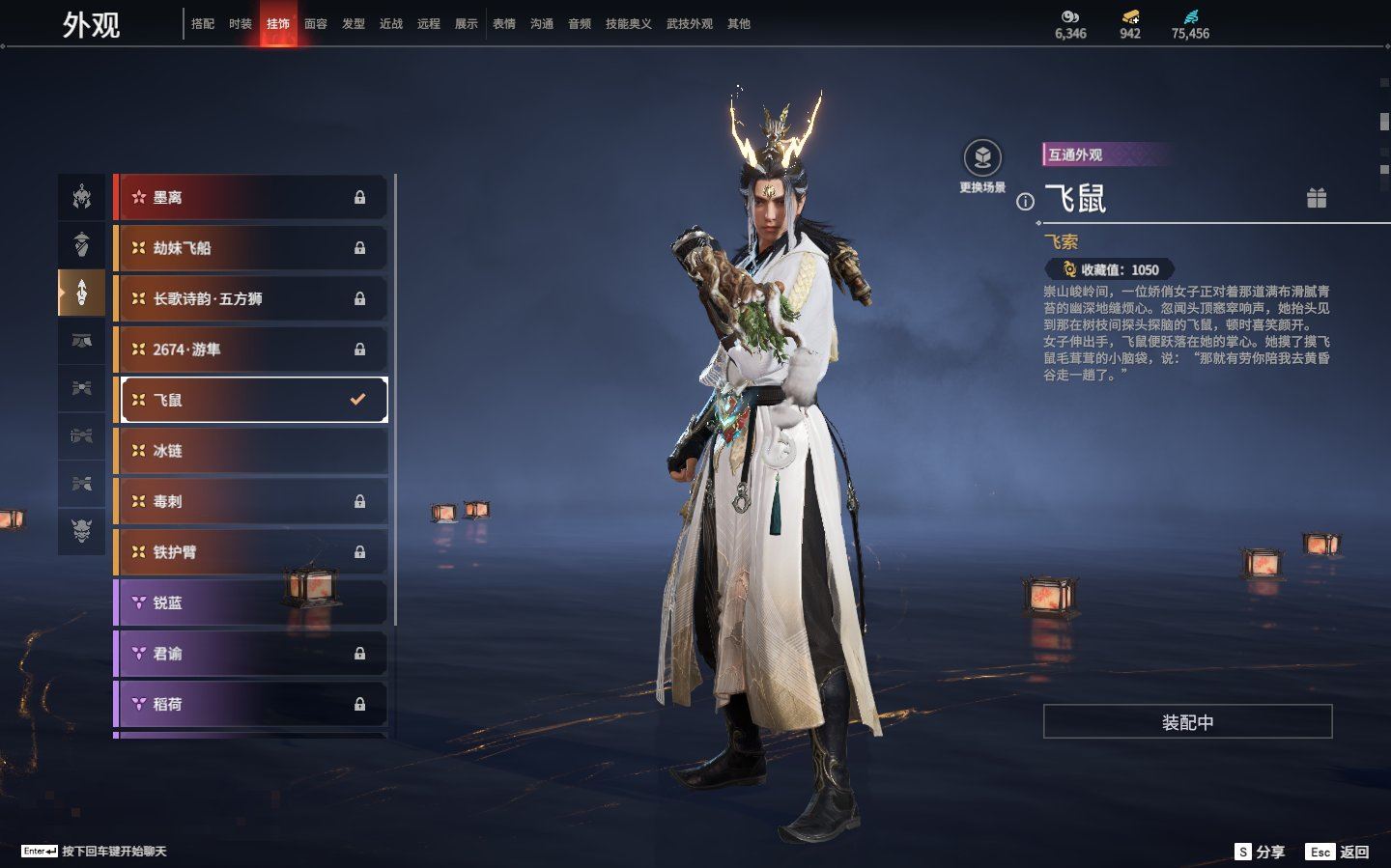Select the 劫妹飞船 item row

(x=251, y=248)
